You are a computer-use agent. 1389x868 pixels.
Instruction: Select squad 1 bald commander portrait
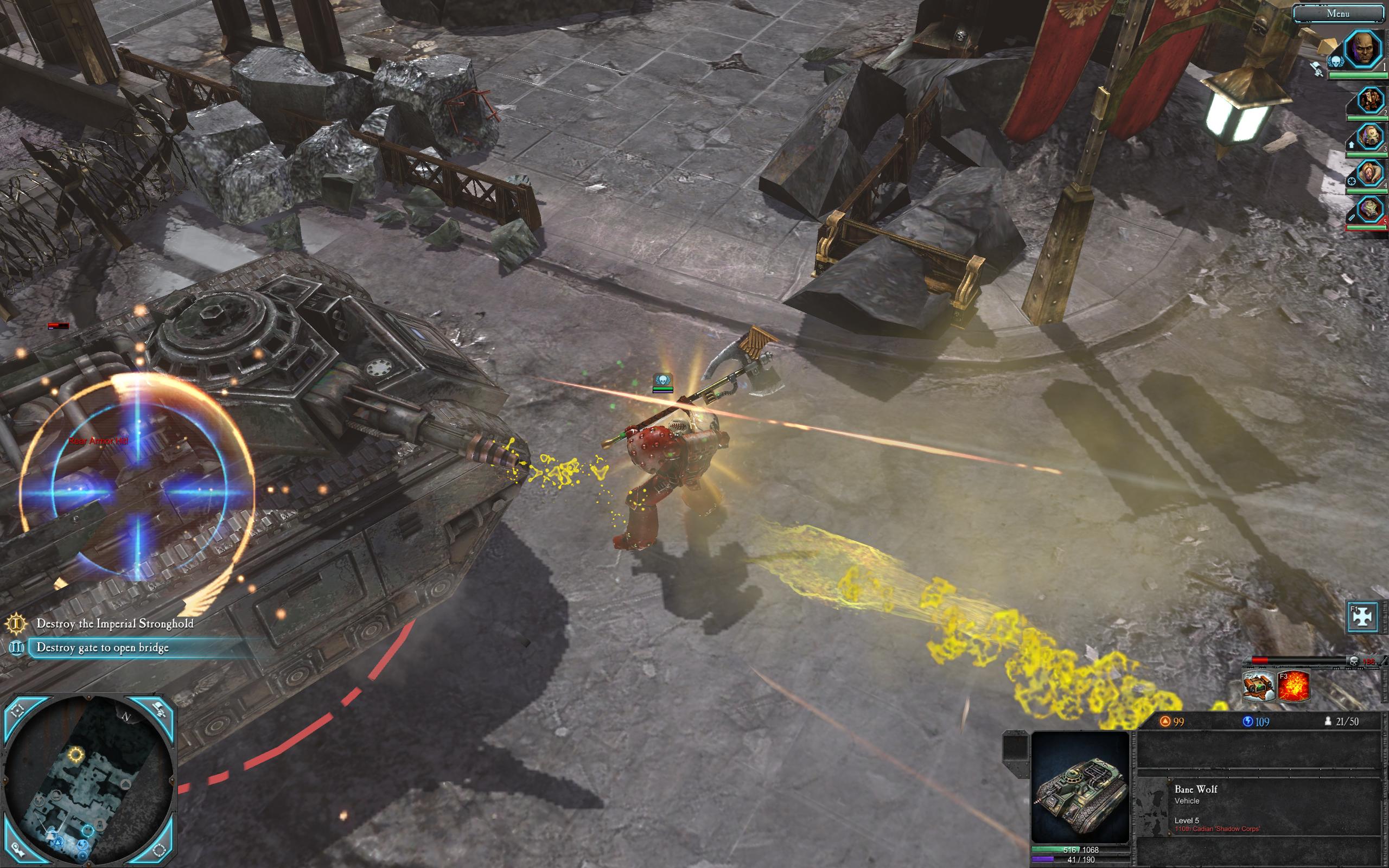tap(1363, 50)
